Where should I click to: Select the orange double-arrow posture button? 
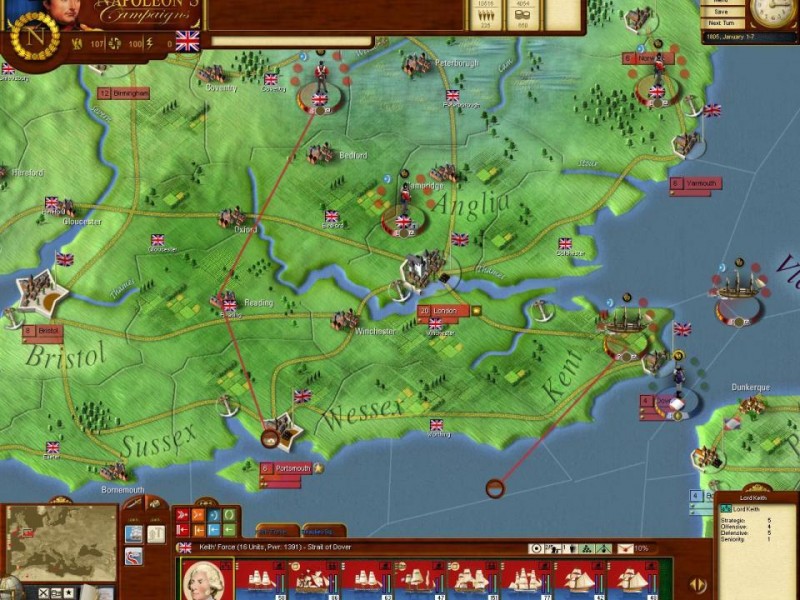pyautogui.click(x=198, y=515)
